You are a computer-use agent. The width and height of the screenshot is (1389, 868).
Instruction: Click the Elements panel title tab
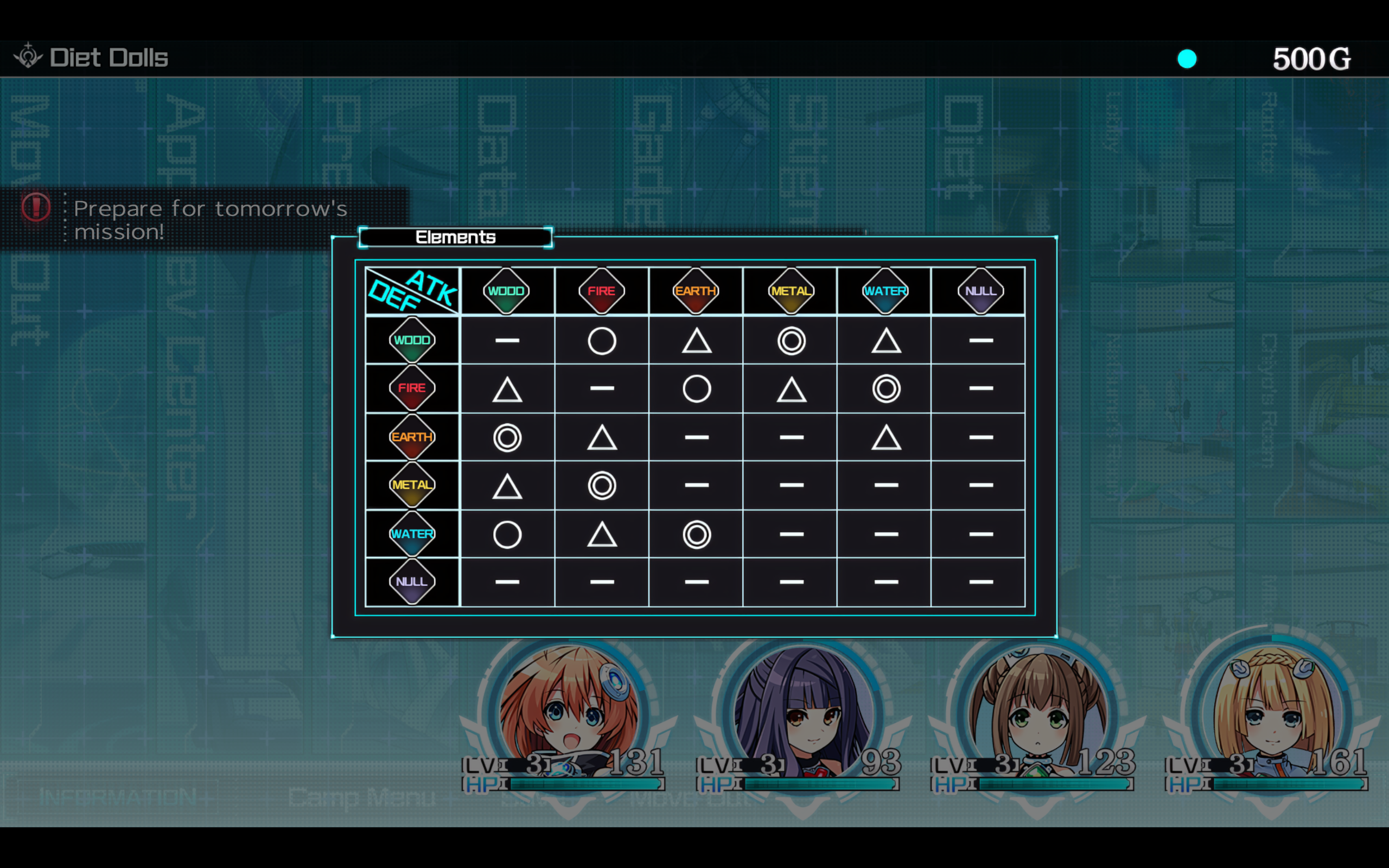[455, 237]
